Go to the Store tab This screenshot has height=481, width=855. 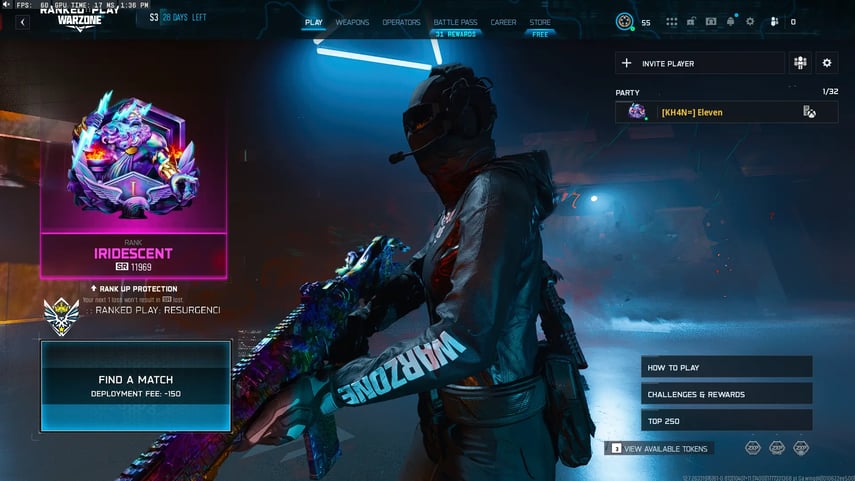540,22
